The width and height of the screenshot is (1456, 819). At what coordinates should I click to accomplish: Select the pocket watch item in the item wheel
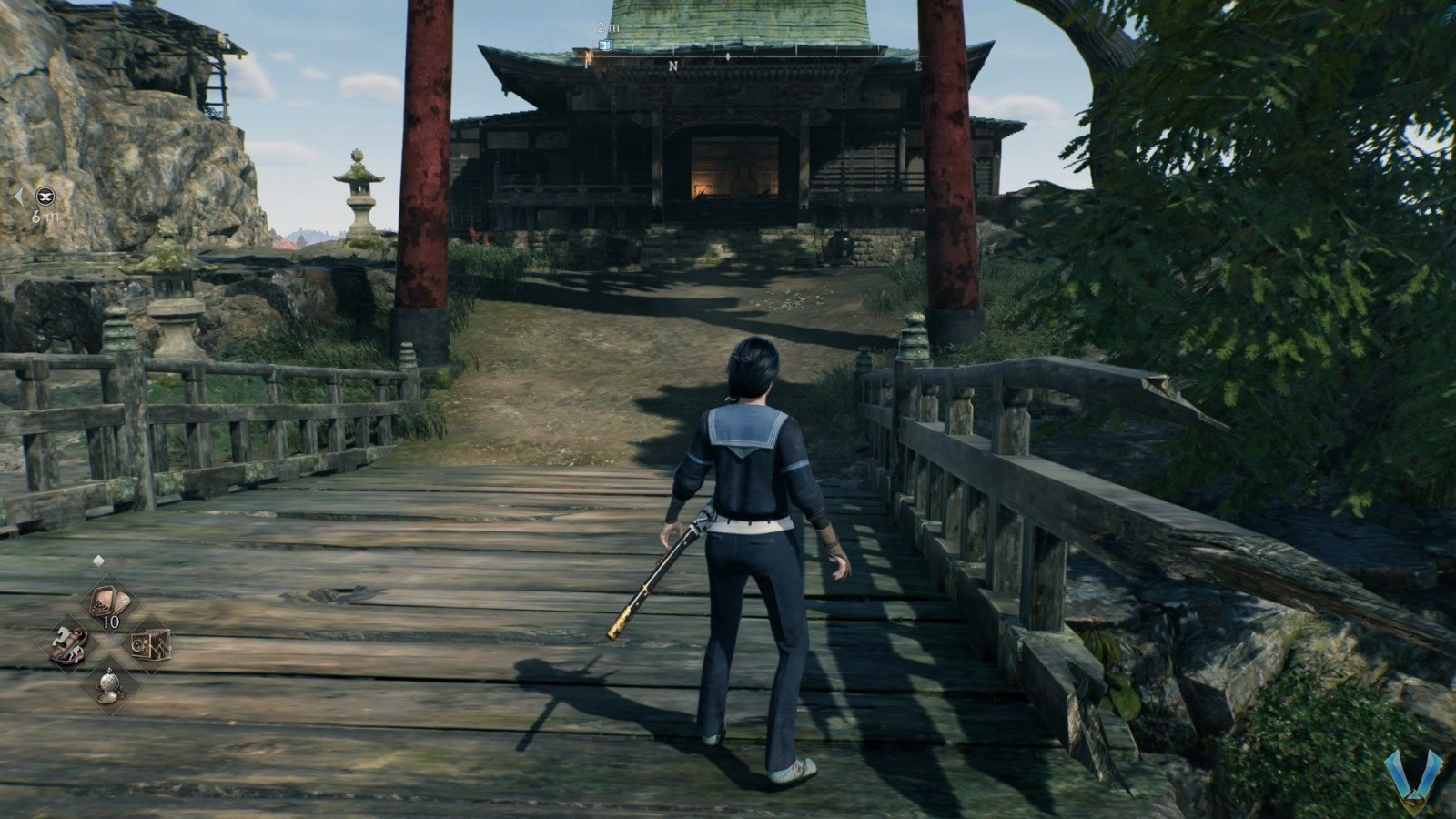pos(110,688)
